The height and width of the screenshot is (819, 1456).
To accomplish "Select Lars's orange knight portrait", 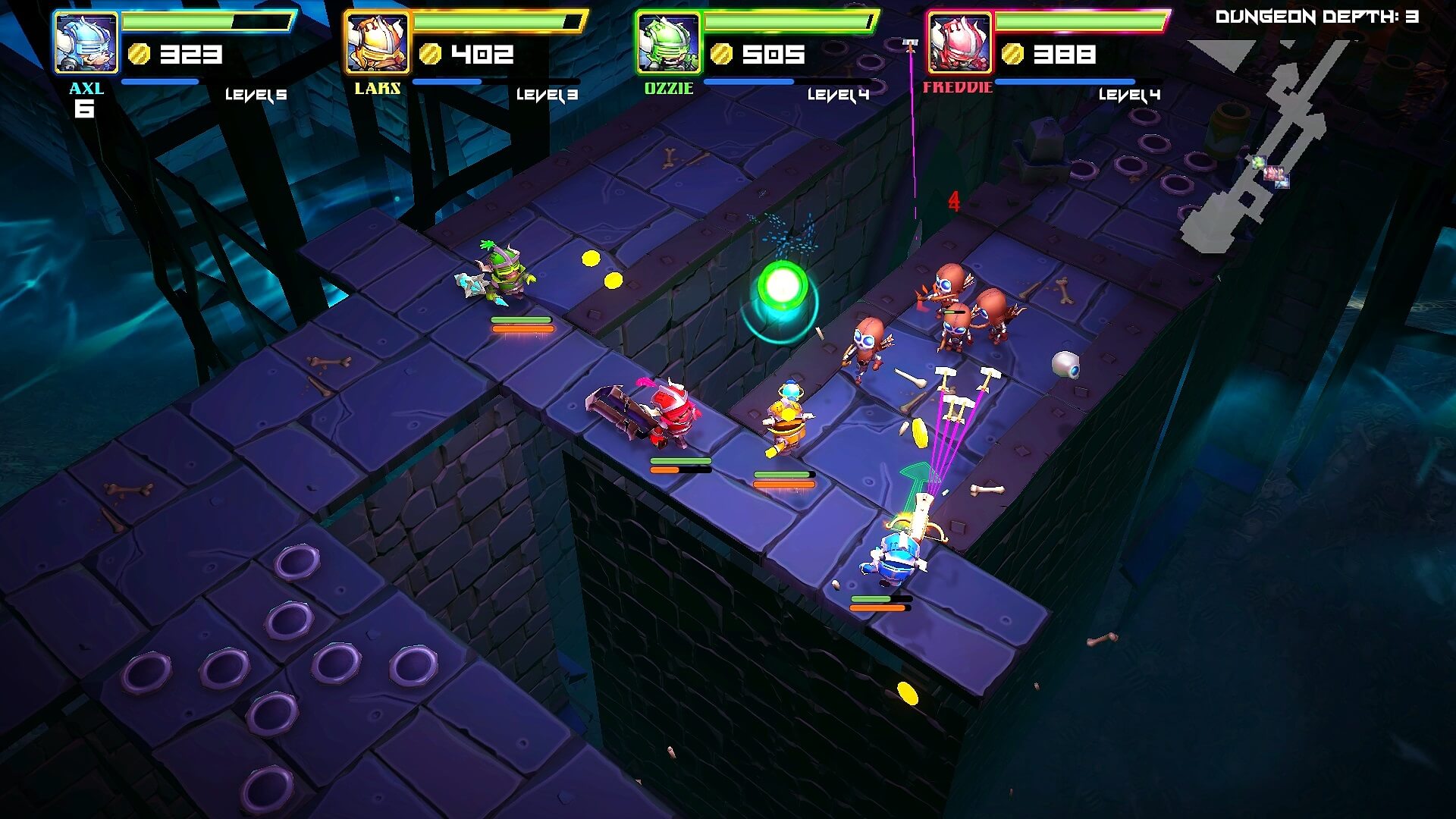I will (377, 43).
